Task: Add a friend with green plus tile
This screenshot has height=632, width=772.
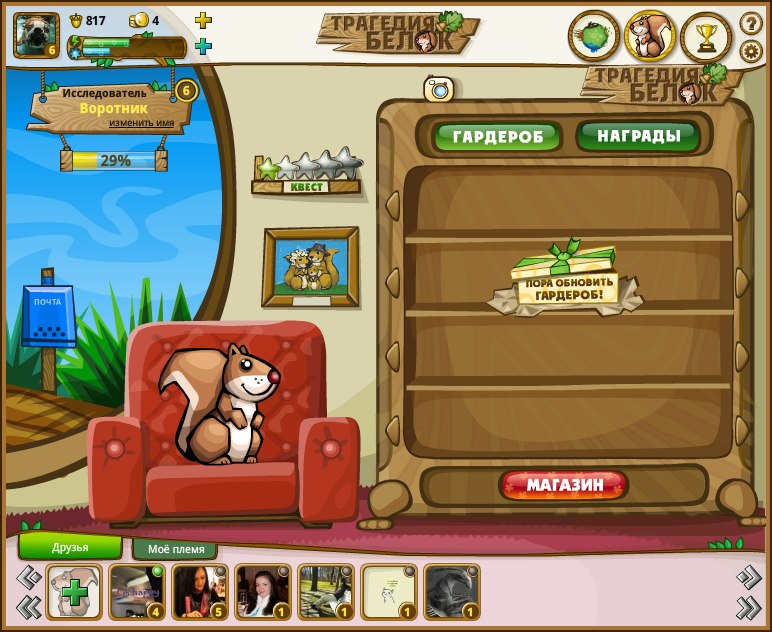Action: [74, 592]
